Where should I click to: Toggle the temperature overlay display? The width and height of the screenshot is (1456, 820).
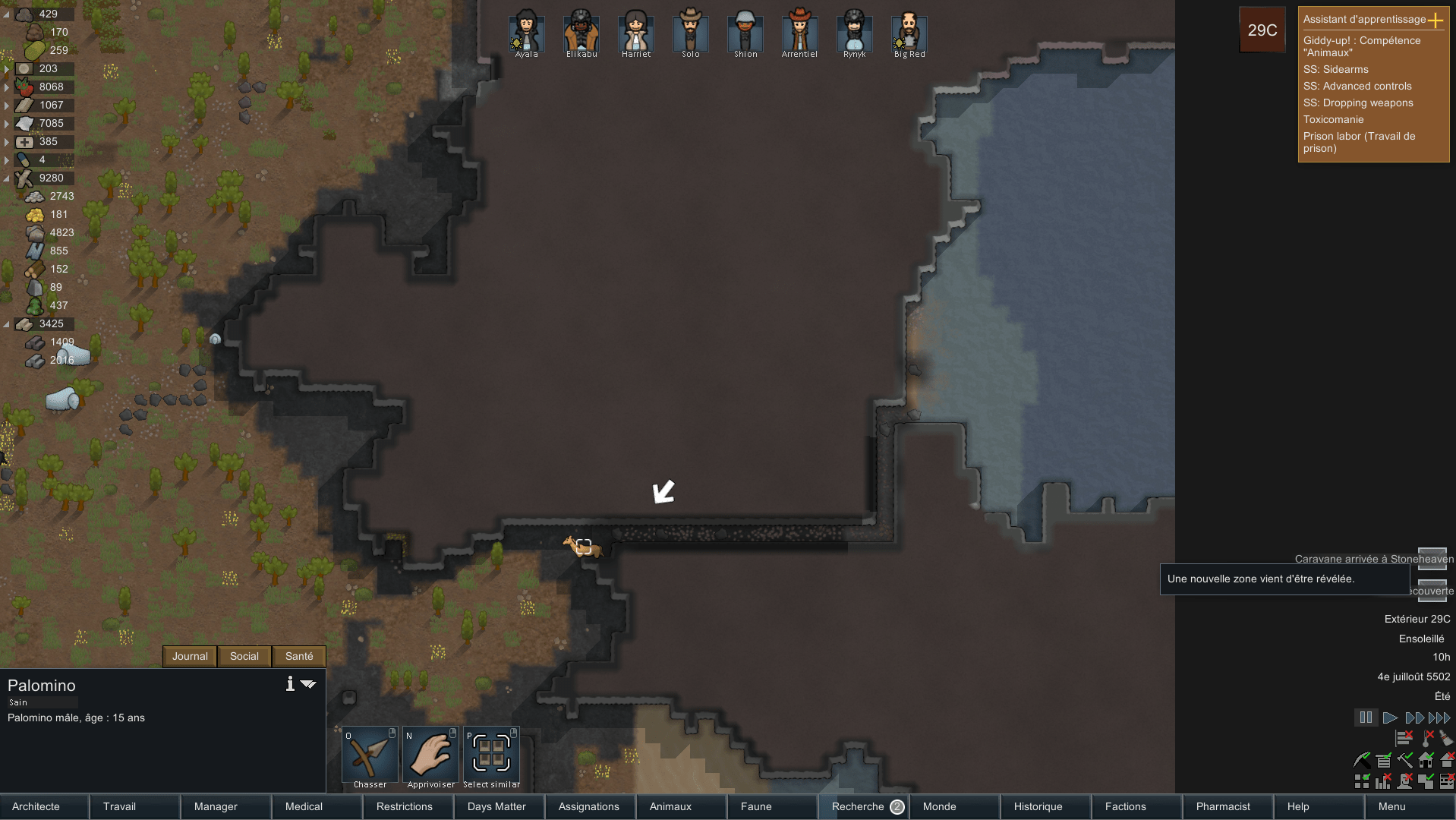tap(1428, 738)
